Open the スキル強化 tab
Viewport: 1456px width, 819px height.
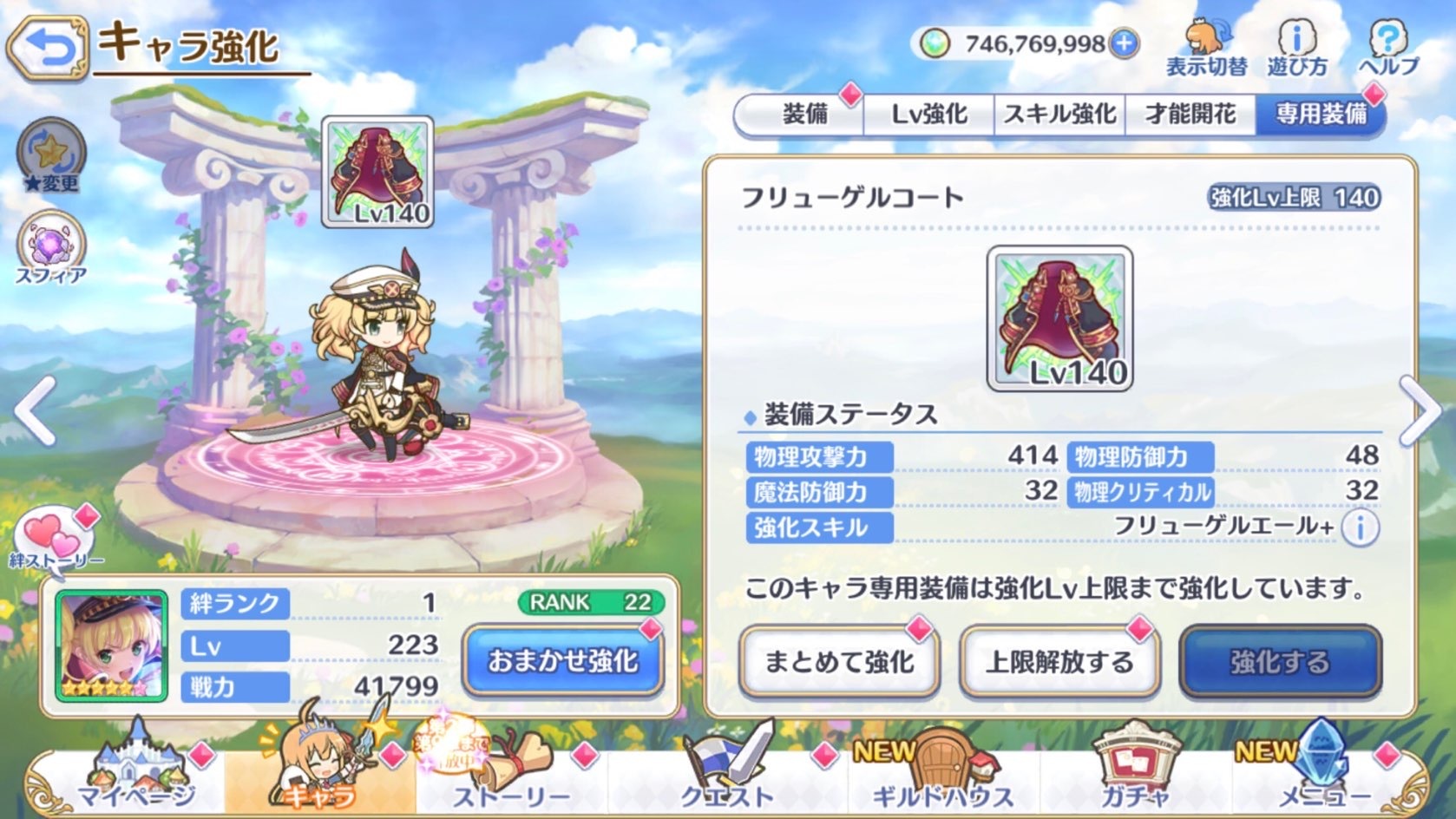pos(1059,113)
